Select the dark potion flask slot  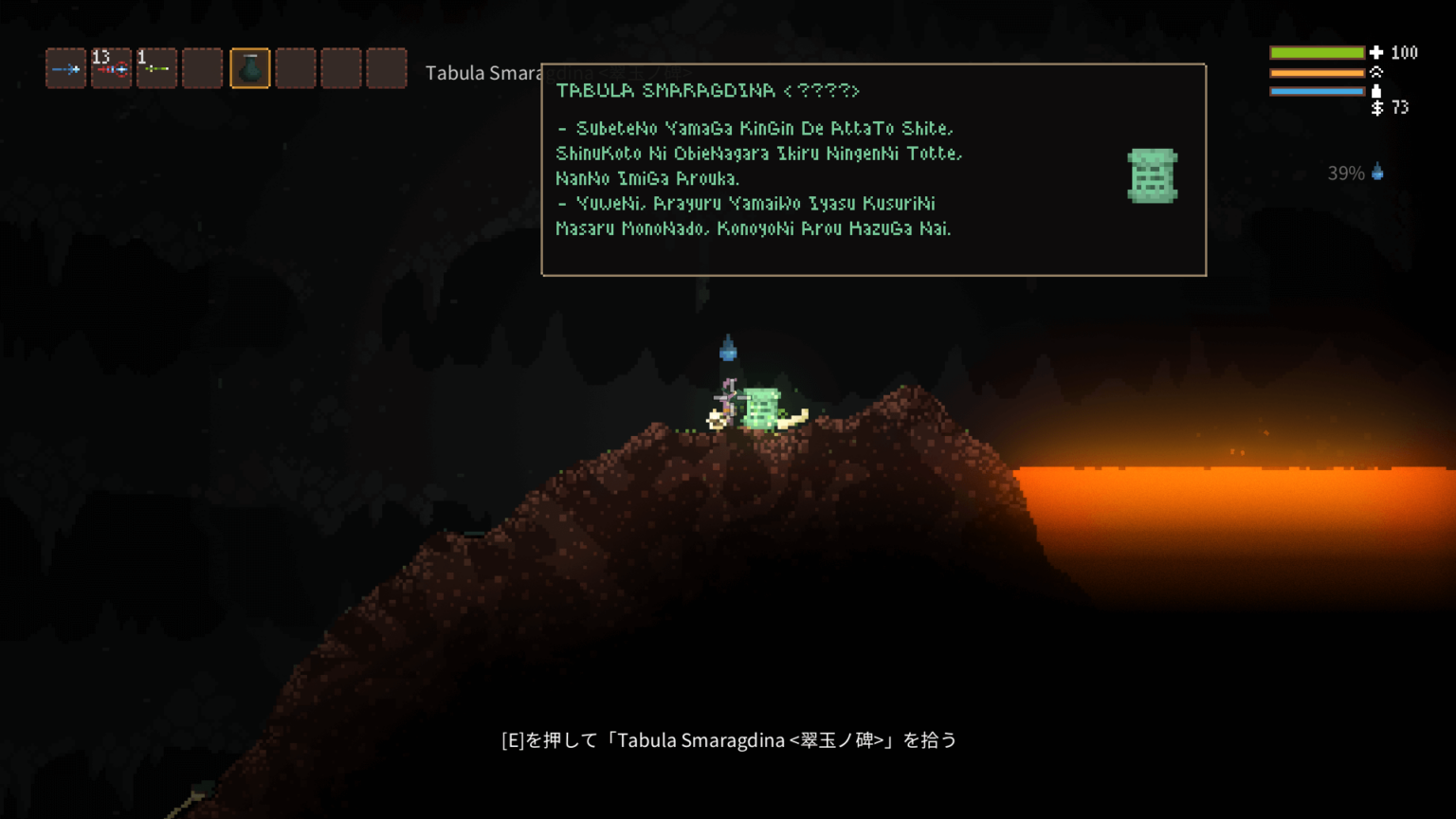pyautogui.click(x=249, y=68)
